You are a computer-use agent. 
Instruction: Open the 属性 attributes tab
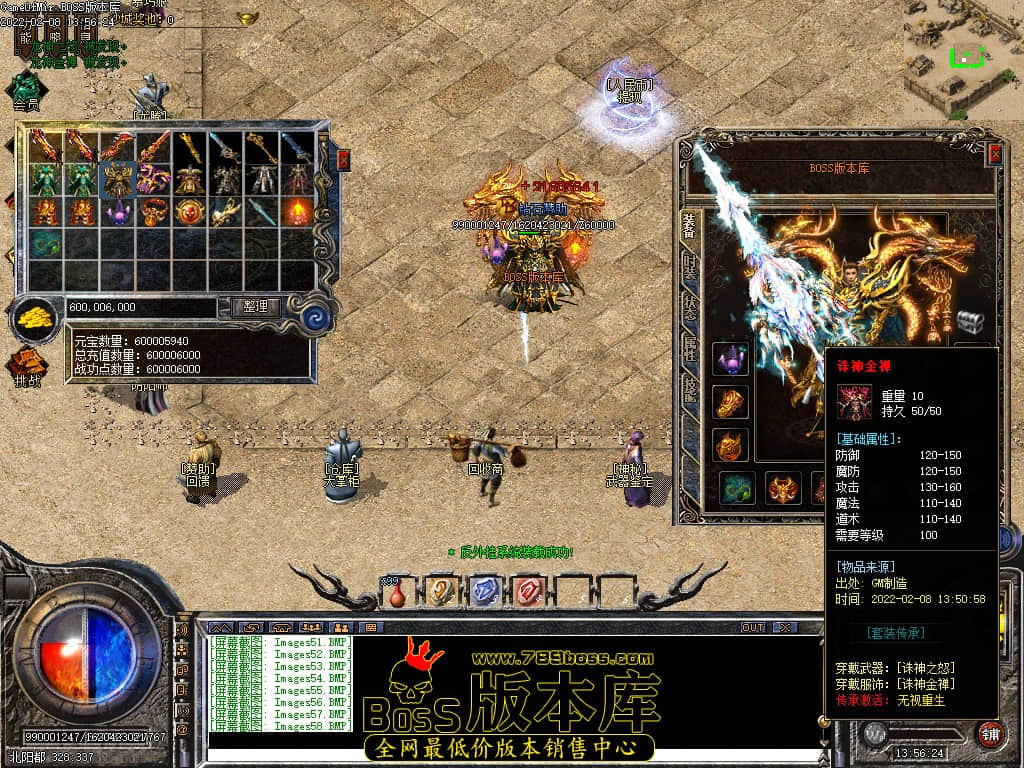690,349
